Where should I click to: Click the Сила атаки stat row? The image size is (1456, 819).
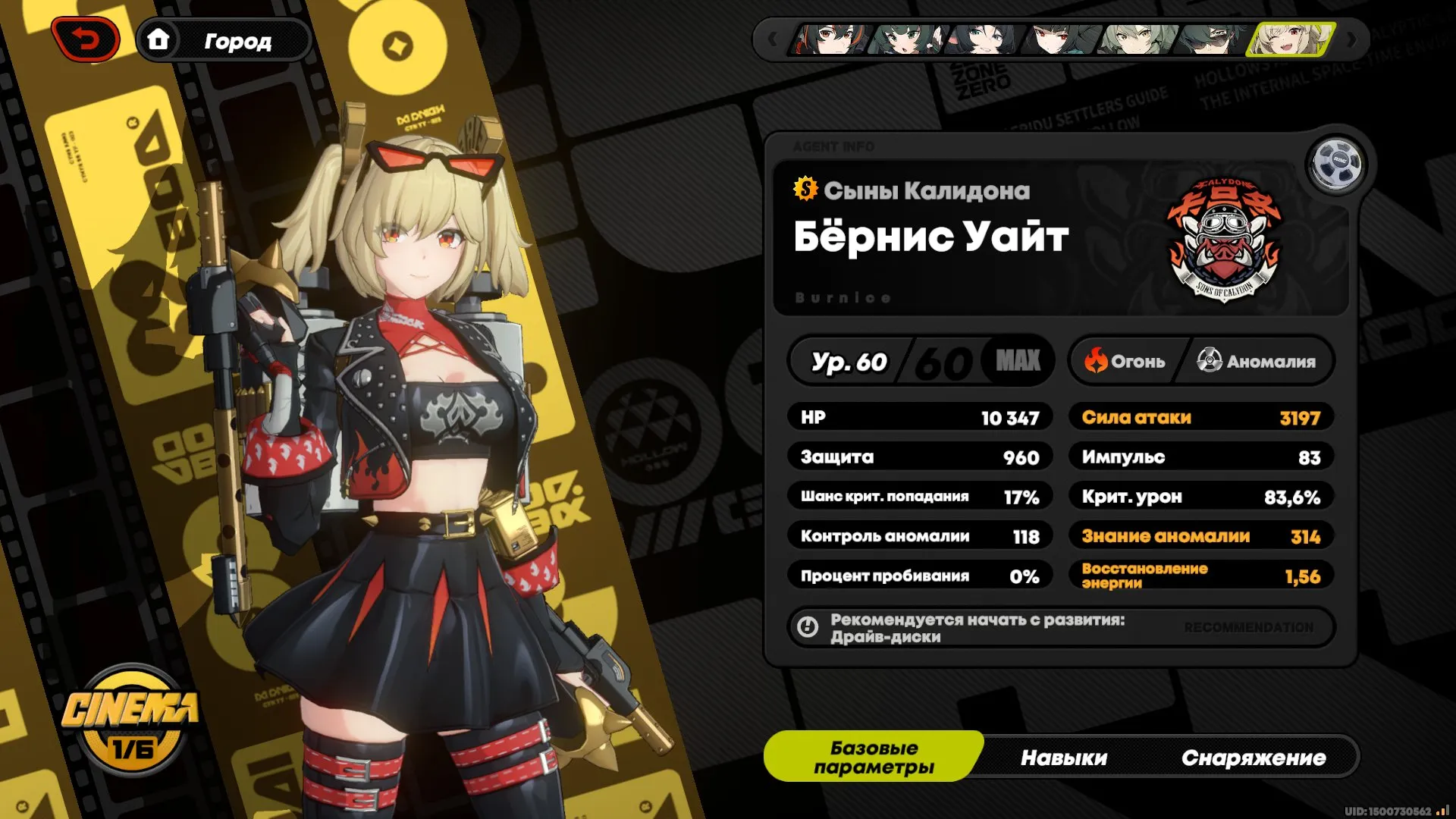1200,416
